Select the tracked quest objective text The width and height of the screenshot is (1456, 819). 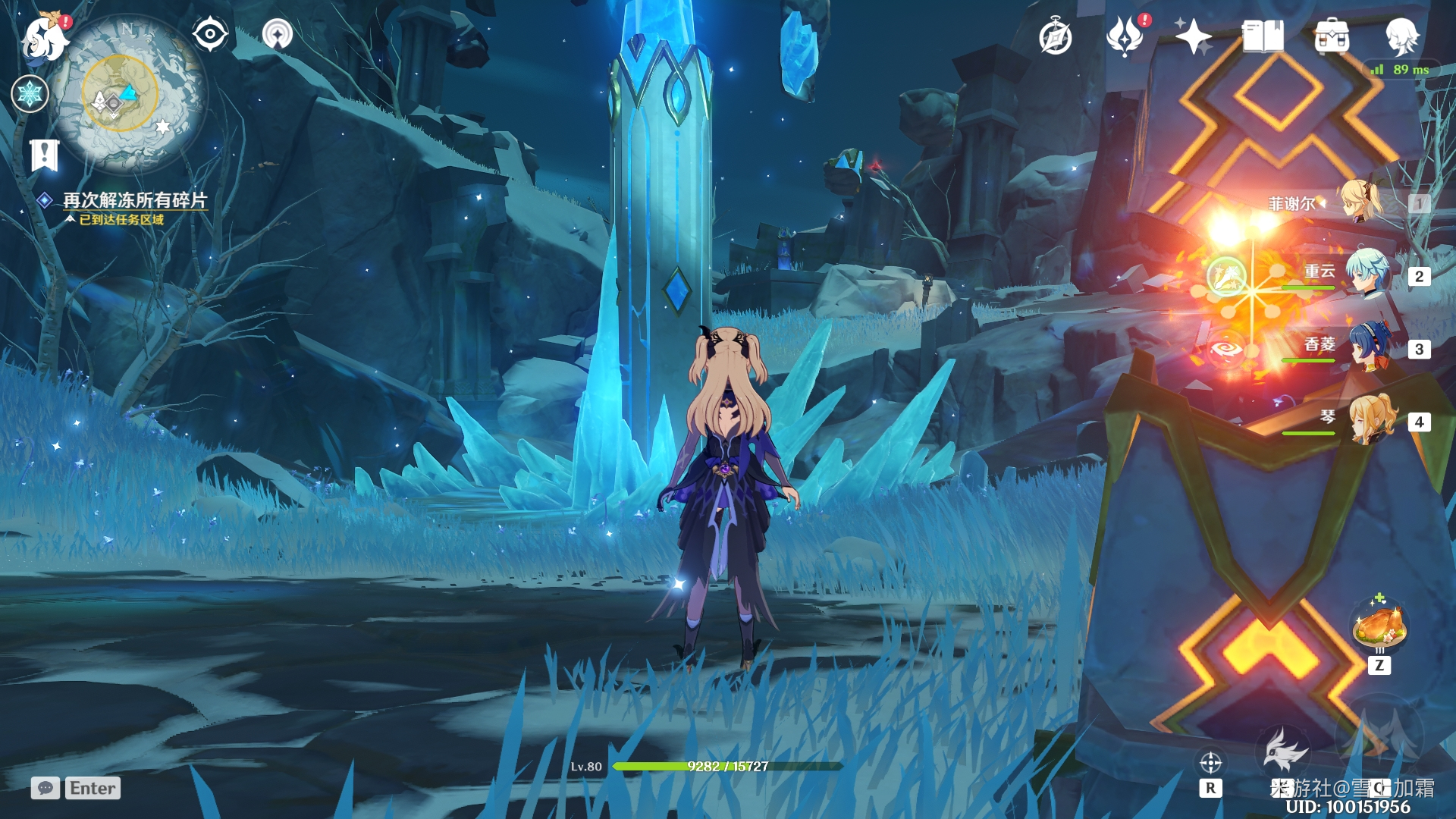click(134, 200)
